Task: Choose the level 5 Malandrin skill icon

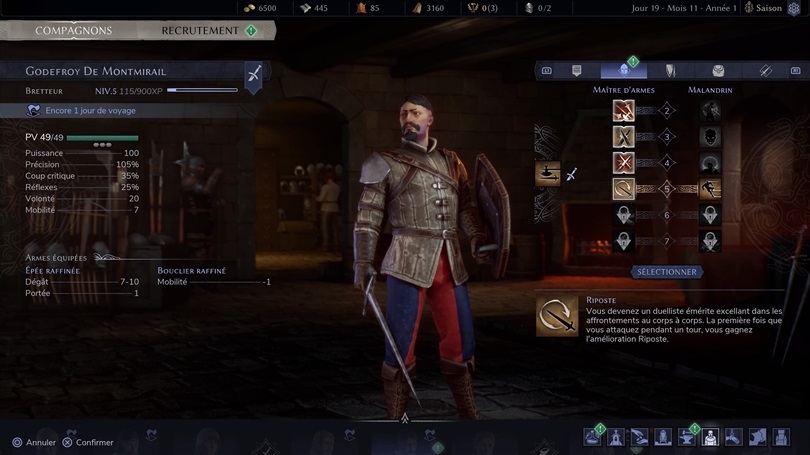Action: 709,188
